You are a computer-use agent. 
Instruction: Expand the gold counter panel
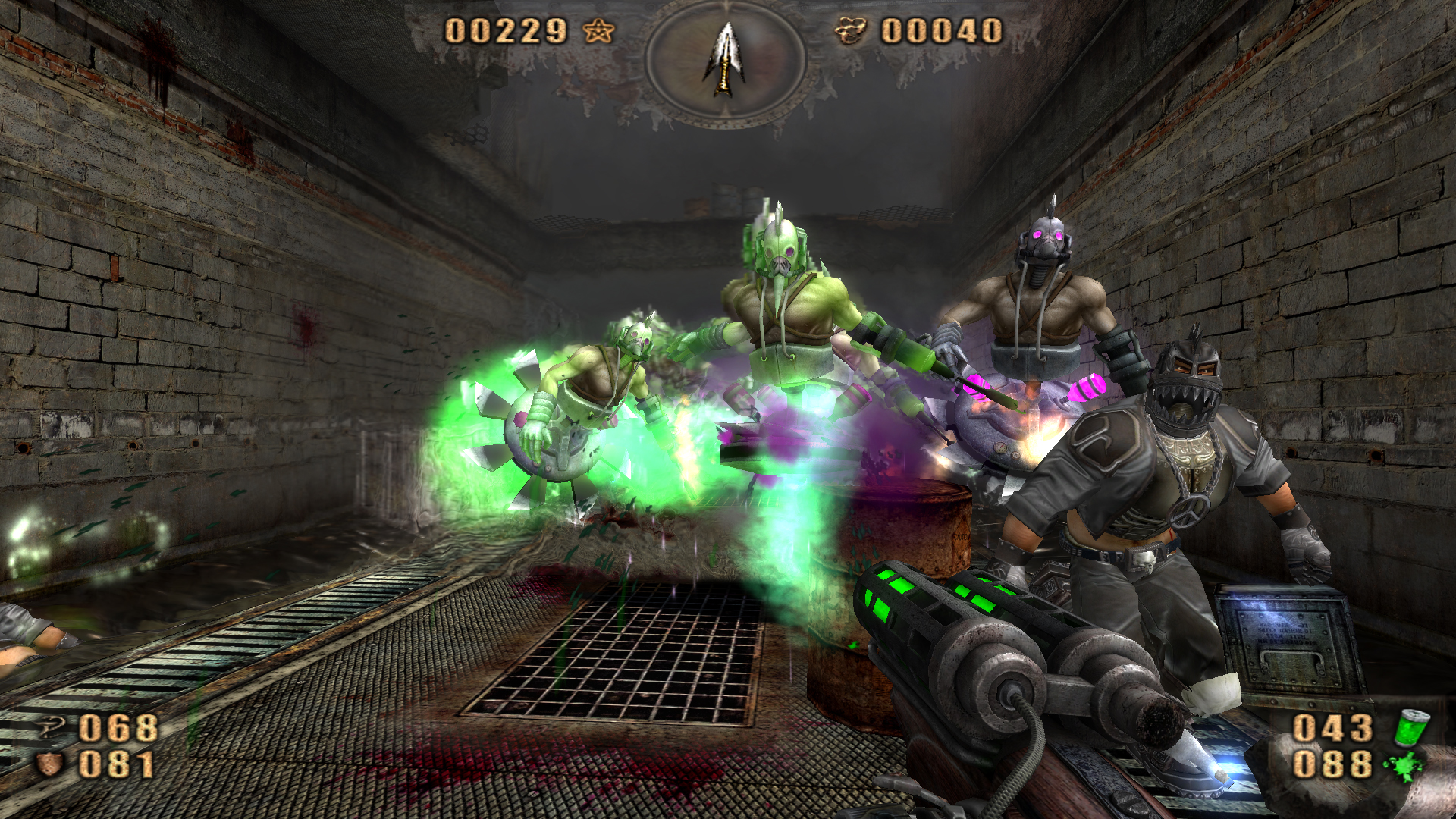click(x=940, y=31)
